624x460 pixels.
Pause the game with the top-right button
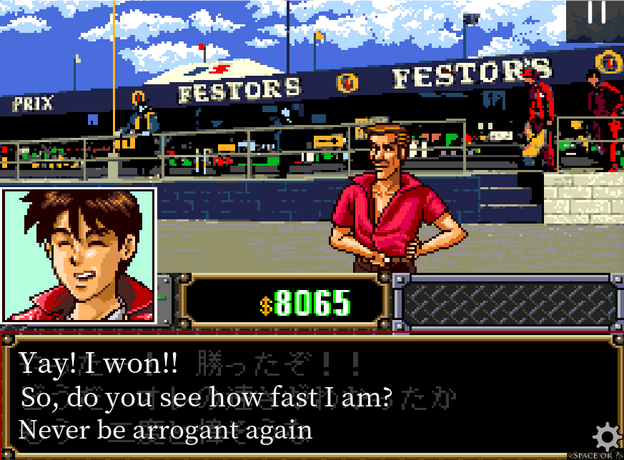597,15
